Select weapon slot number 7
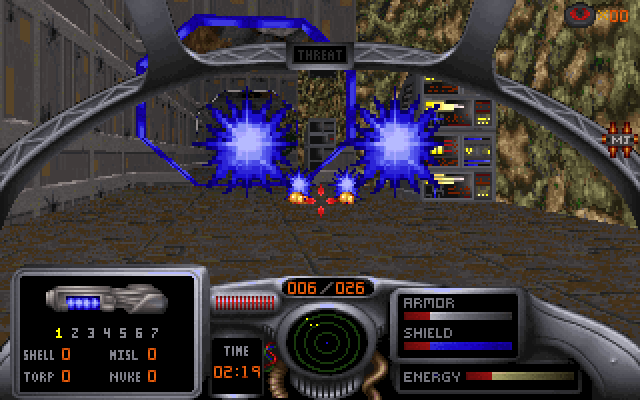640x400 pixels. click(153, 333)
